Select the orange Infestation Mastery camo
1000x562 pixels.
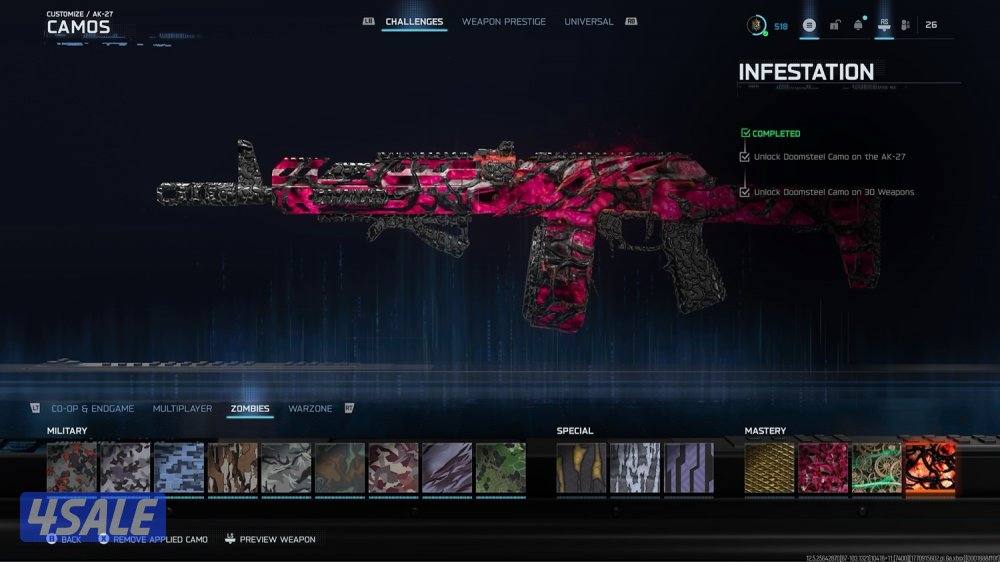pyautogui.click(x=930, y=468)
